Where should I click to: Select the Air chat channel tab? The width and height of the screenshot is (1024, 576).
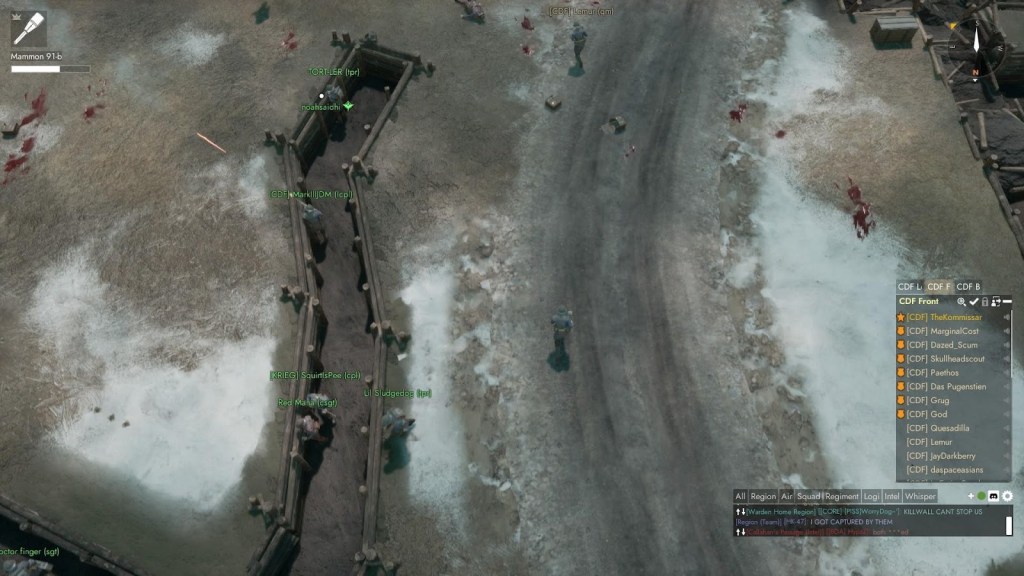click(x=786, y=496)
